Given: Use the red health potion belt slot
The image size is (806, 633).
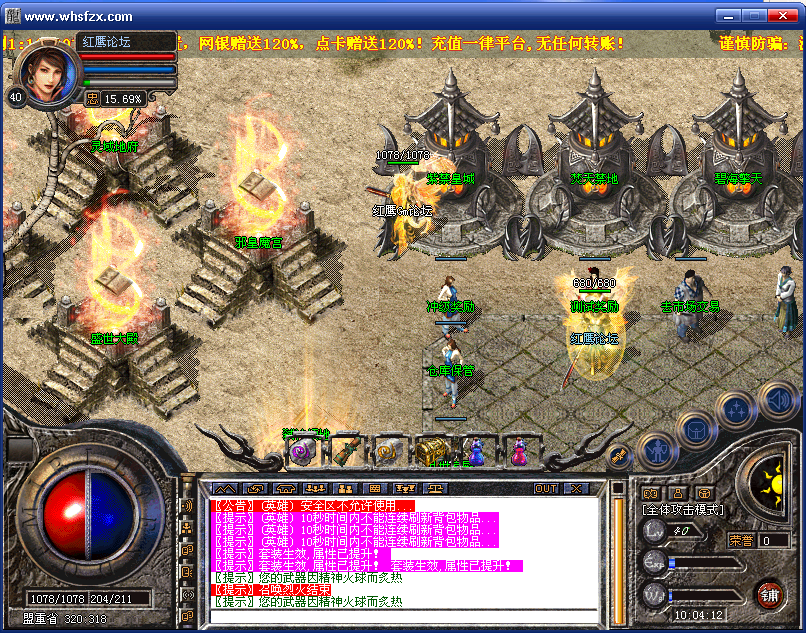Looking at the screenshot, I should pos(517,451).
